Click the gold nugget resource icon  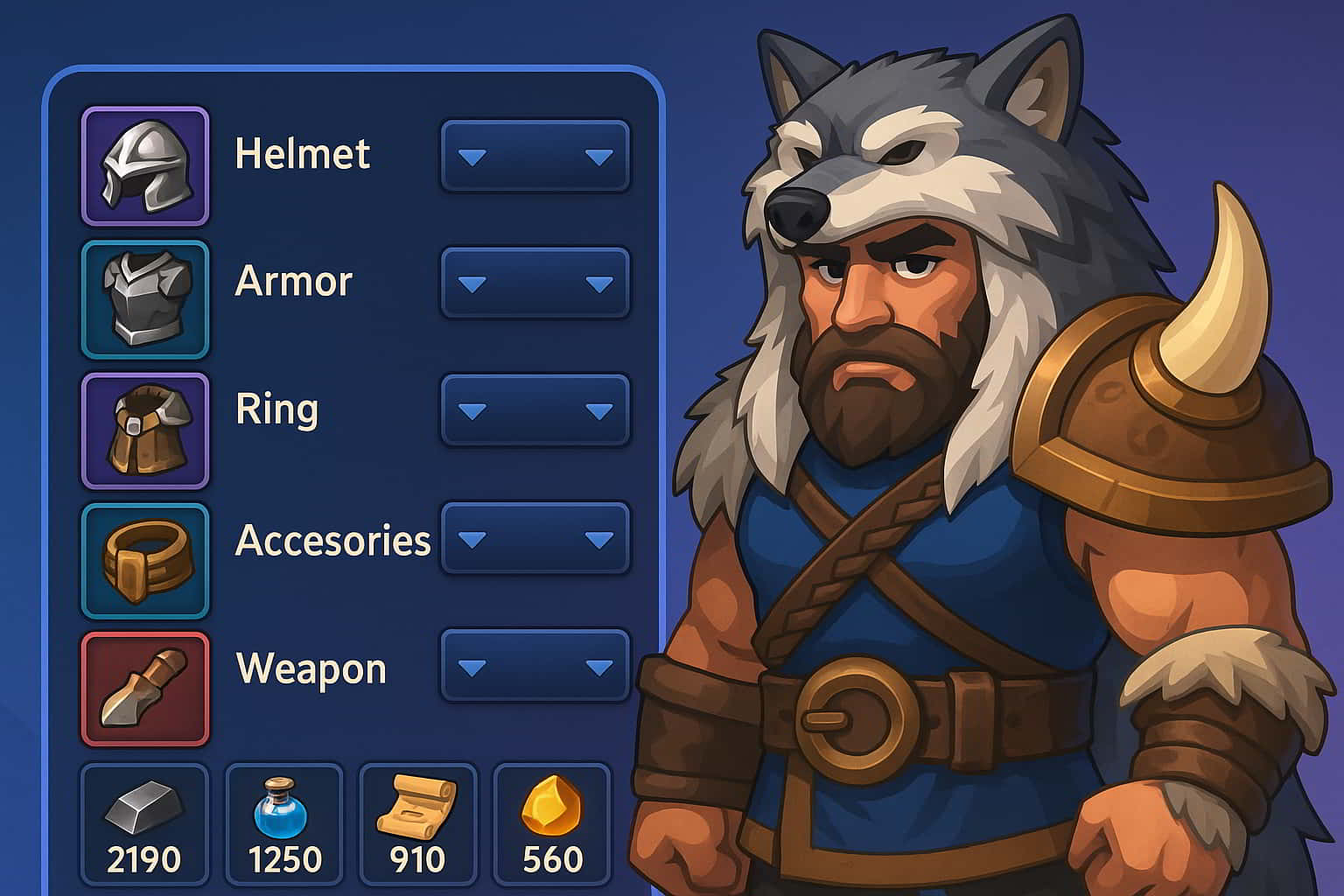coord(549,805)
